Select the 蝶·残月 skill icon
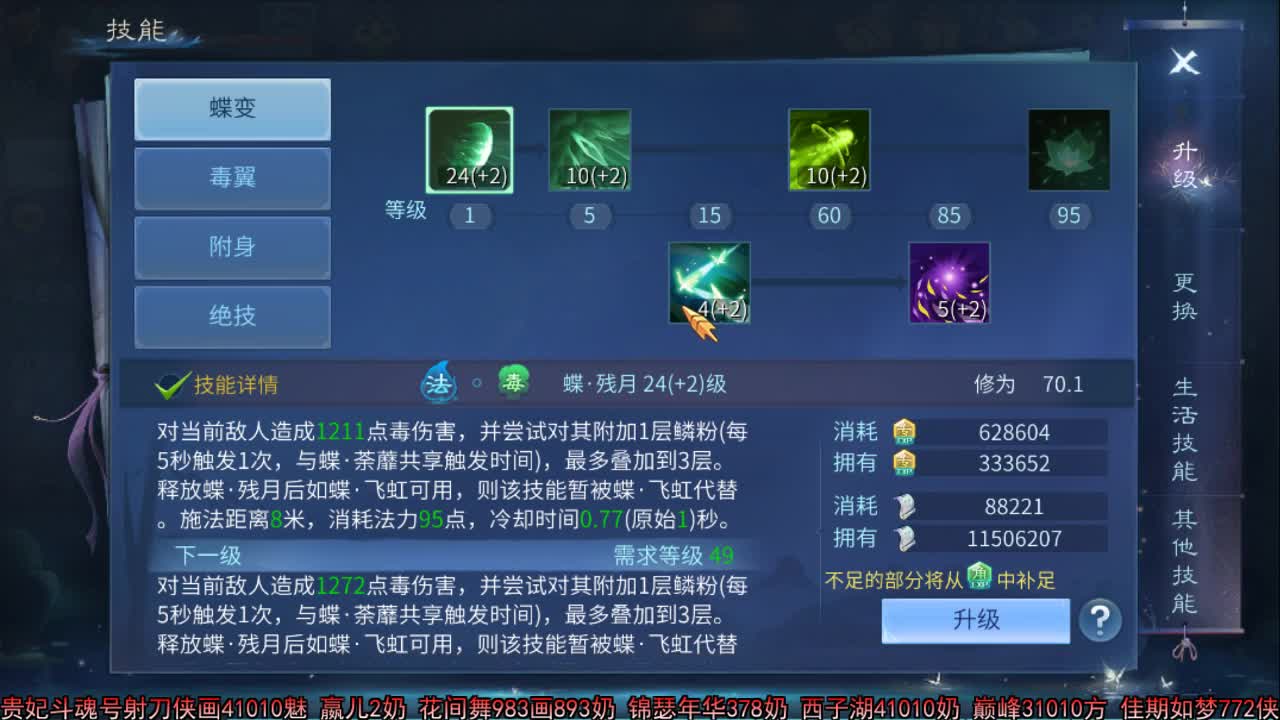The width and height of the screenshot is (1280, 720). (469, 148)
